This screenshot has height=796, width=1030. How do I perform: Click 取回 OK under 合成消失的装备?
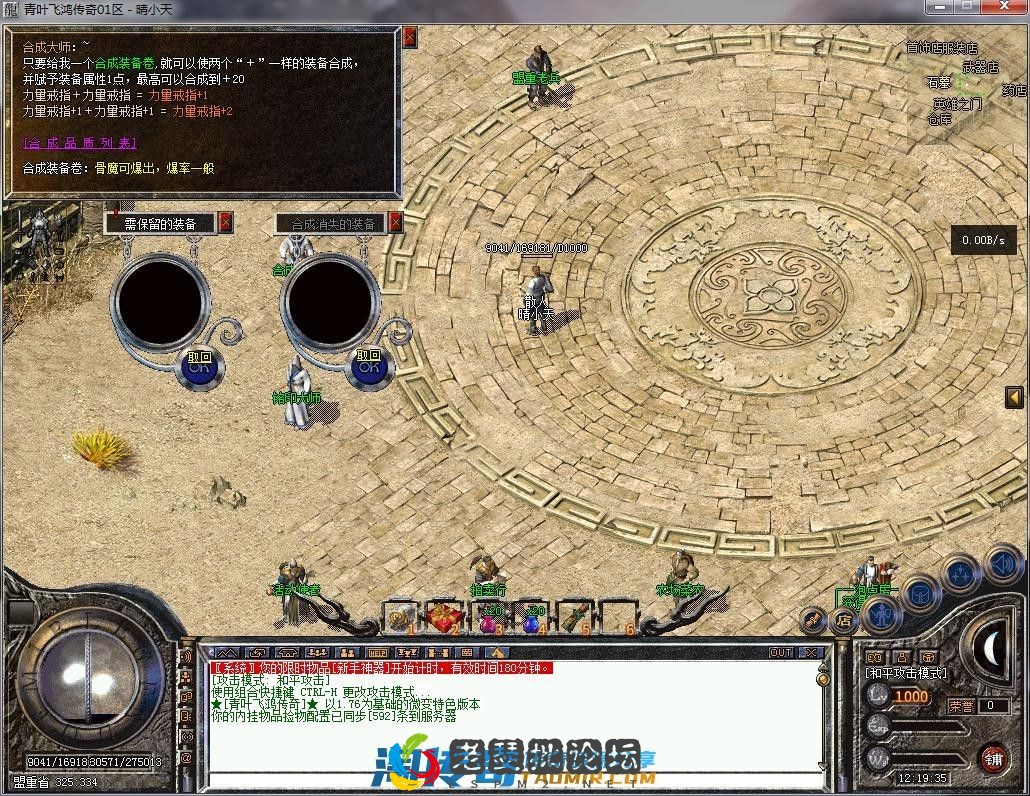[369, 366]
